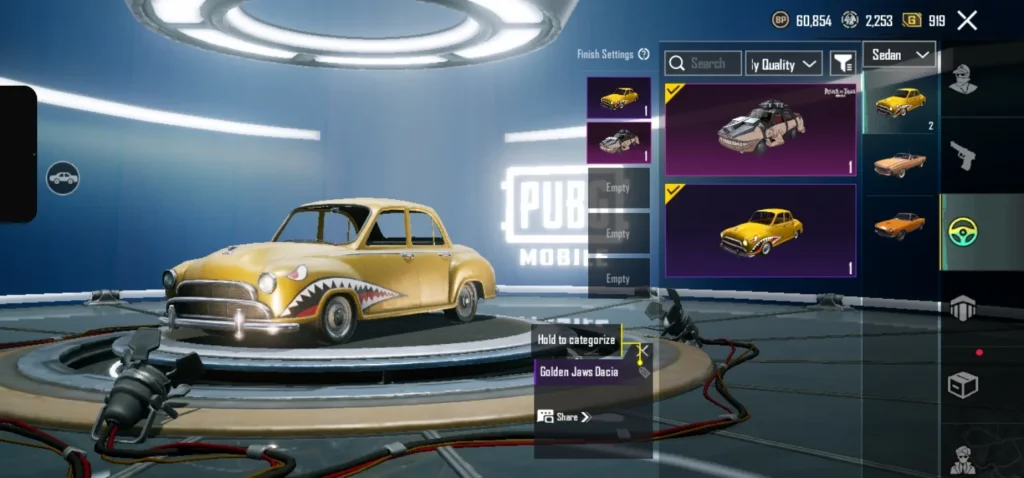Dismiss the Hold to categorize tooltip
1024x478 pixels.
[x=644, y=351]
